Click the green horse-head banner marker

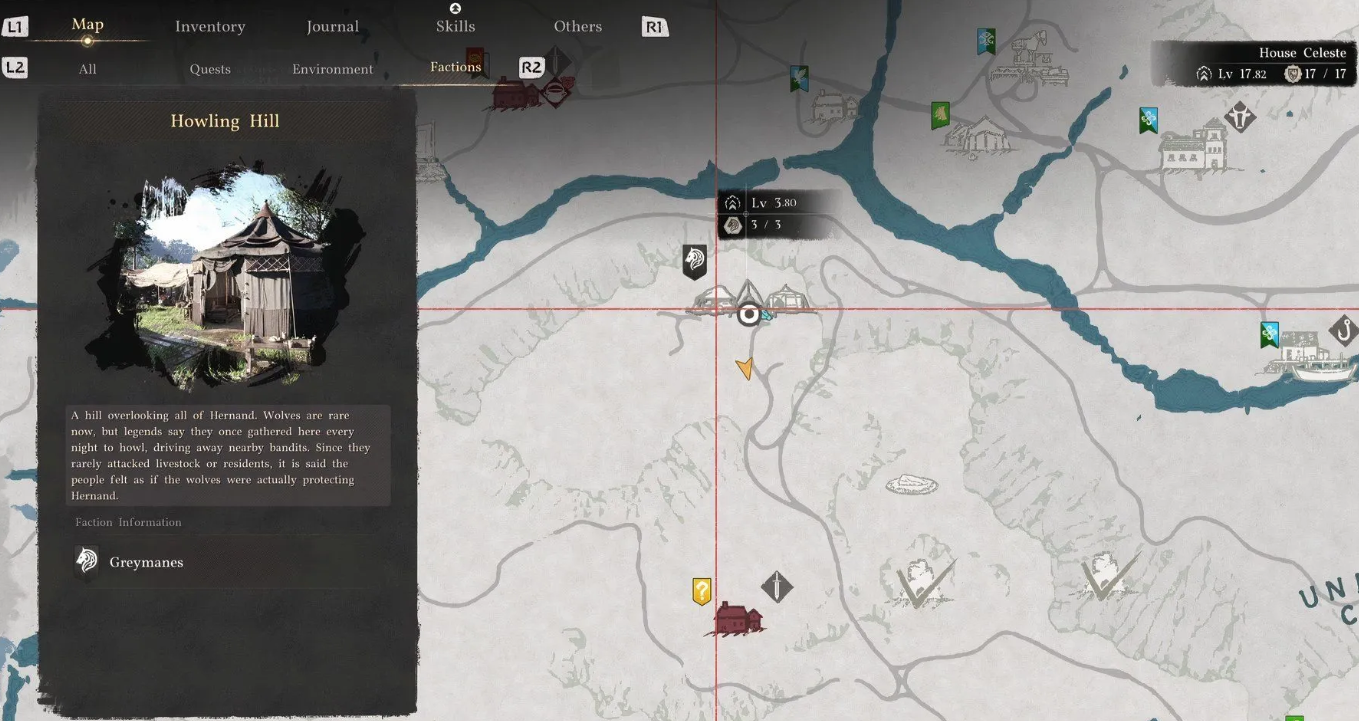[x=940, y=115]
